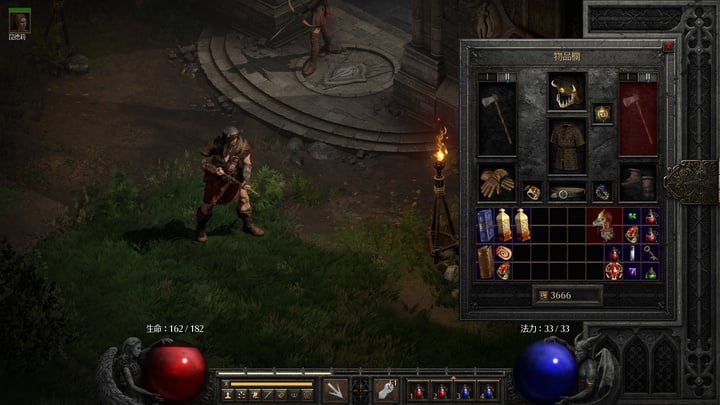Select the brown scroll tube in inventory
Viewport: 720px width, 405px height.
click(485, 262)
